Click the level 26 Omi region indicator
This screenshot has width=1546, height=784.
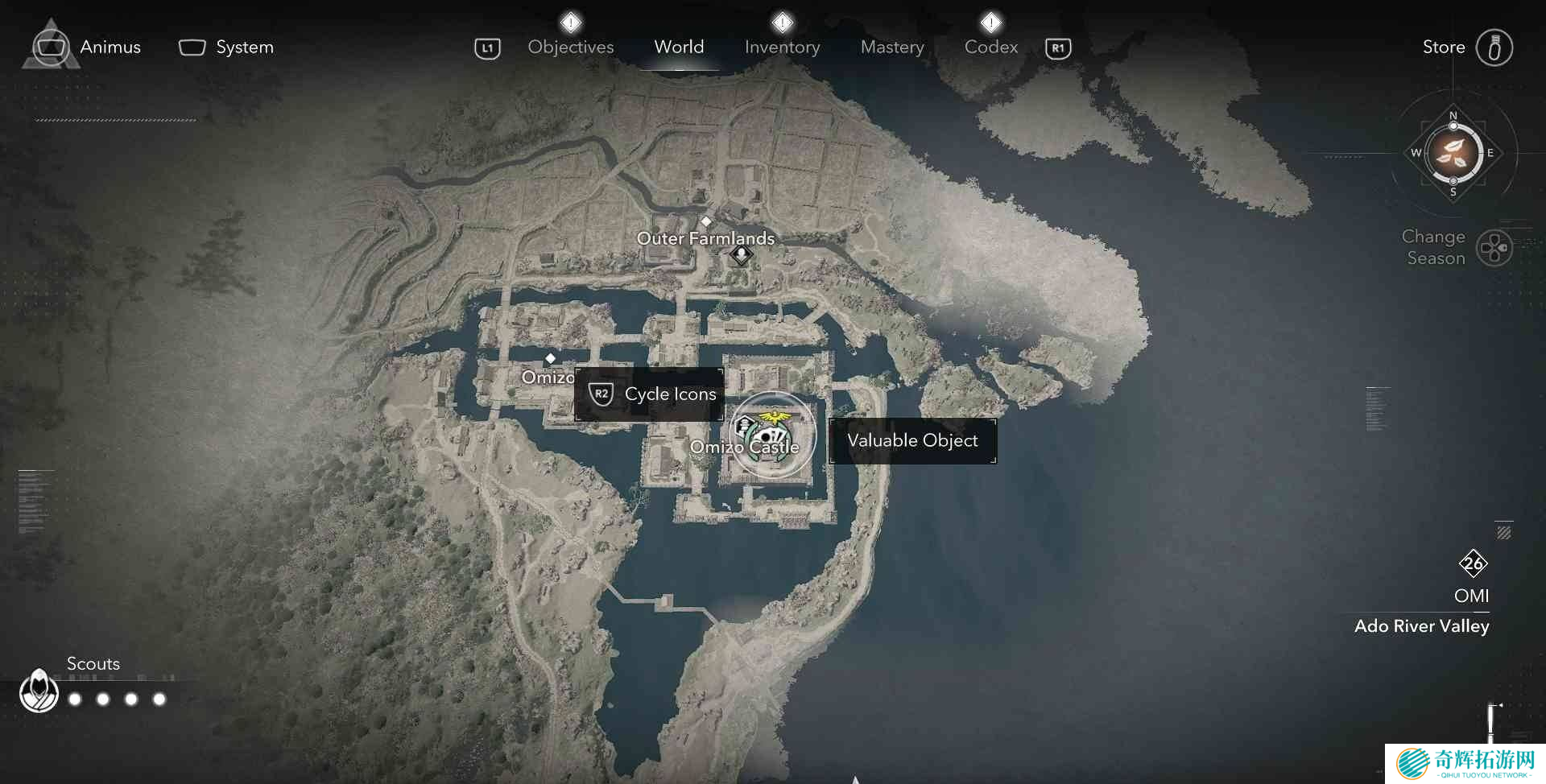pos(1473,563)
